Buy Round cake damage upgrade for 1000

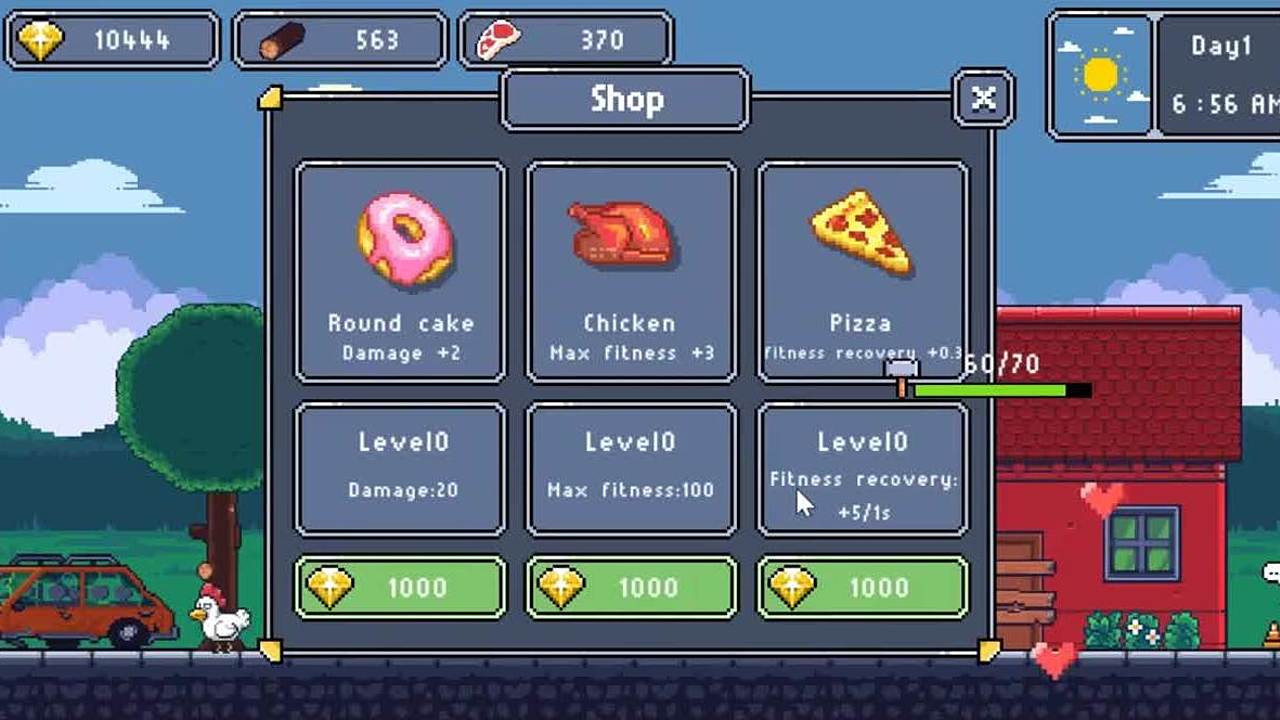click(401, 588)
